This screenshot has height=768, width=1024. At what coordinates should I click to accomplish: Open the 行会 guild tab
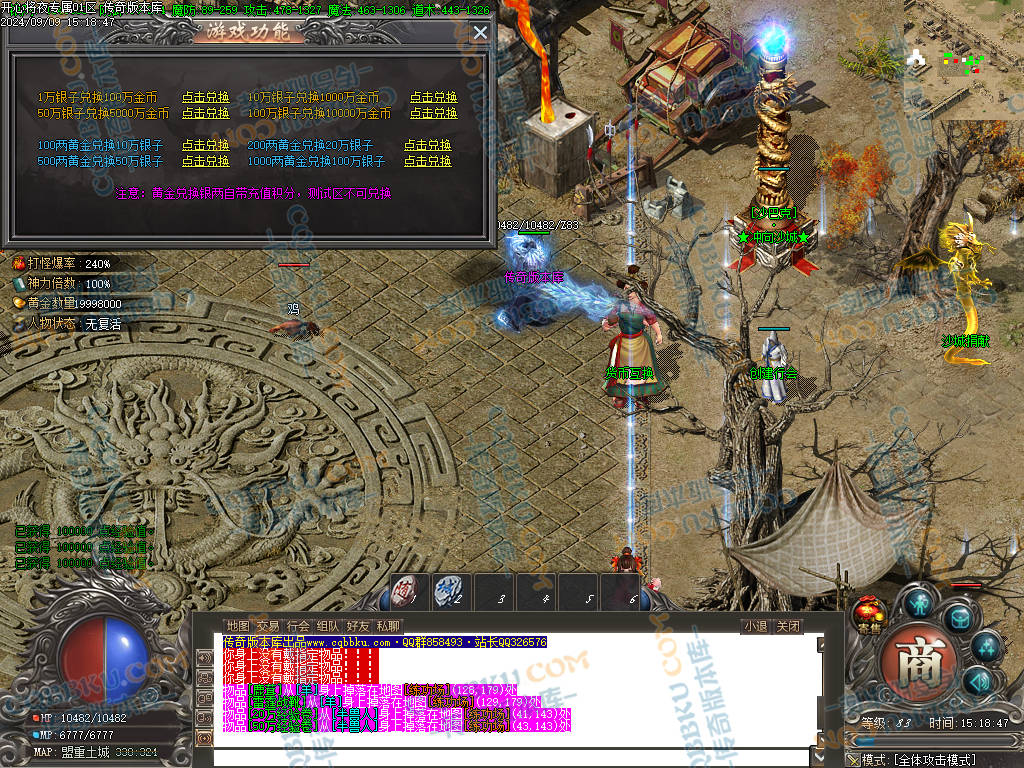pos(298,626)
